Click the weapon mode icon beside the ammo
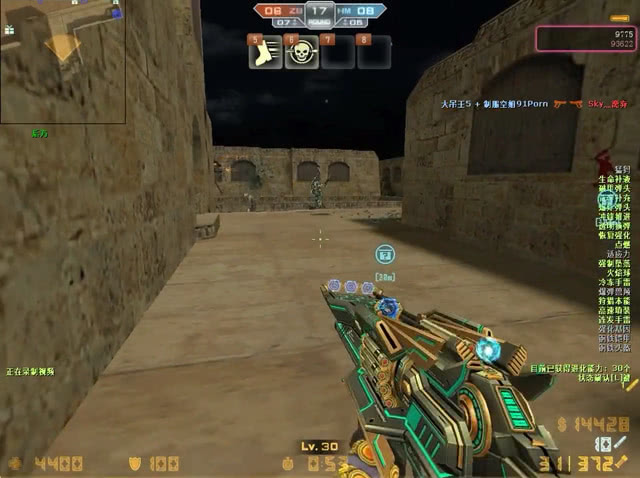The height and width of the screenshot is (478, 640). click(x=604, y=443)
